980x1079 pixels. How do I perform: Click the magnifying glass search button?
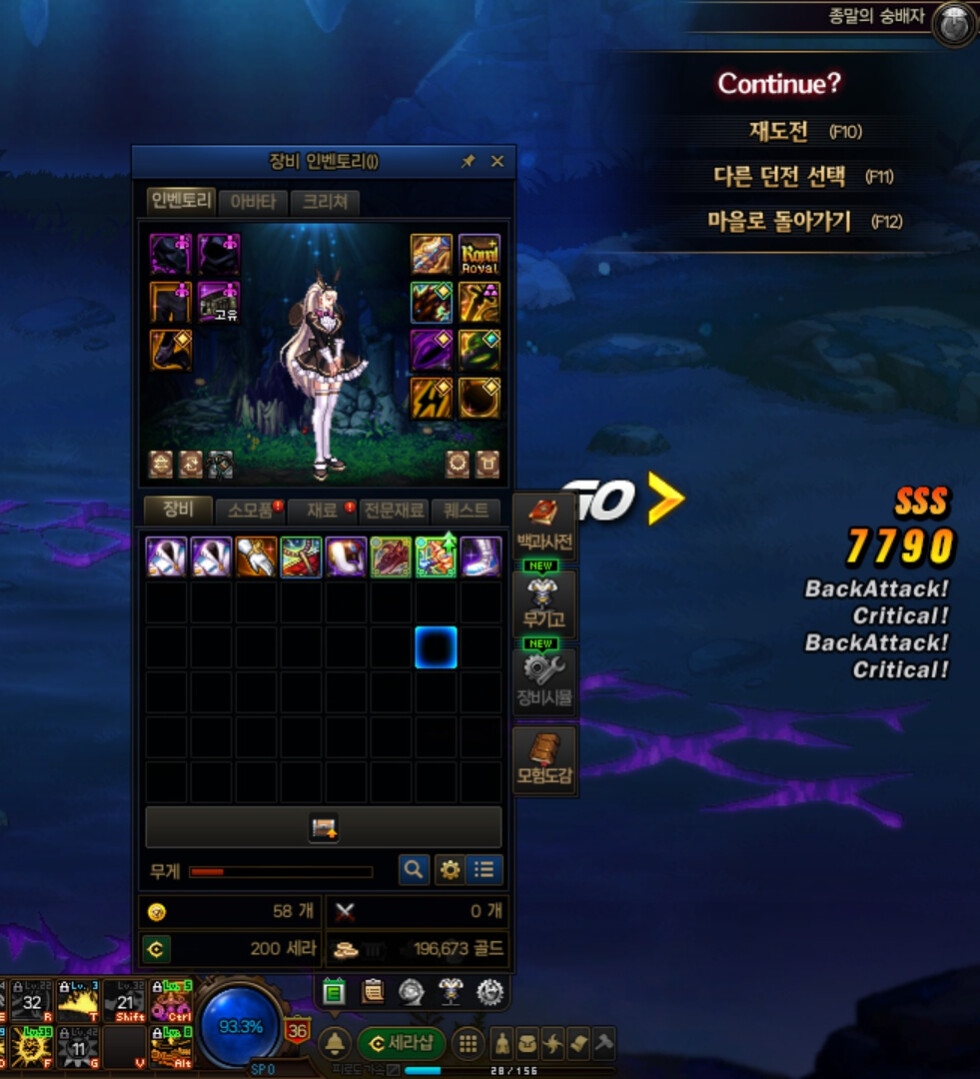[413, 870]
